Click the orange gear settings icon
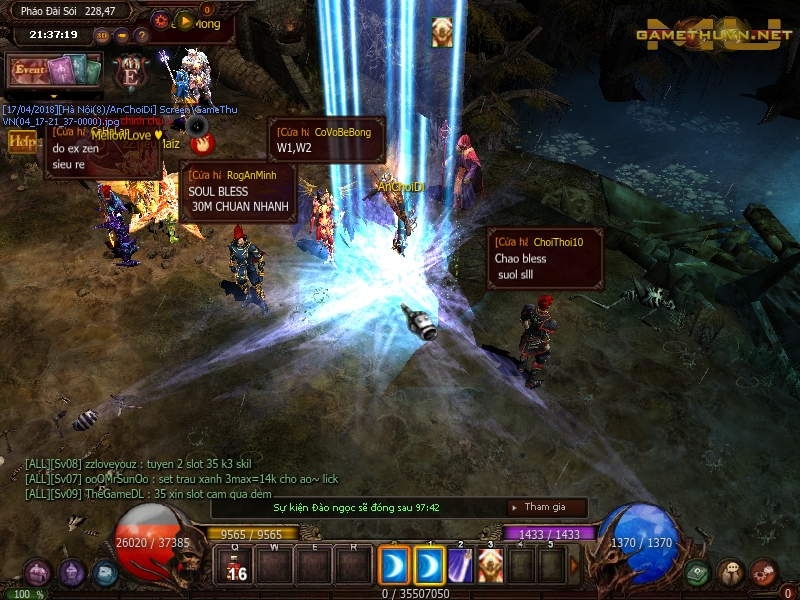This screenshot has width=800, height=600. (161, 20)
